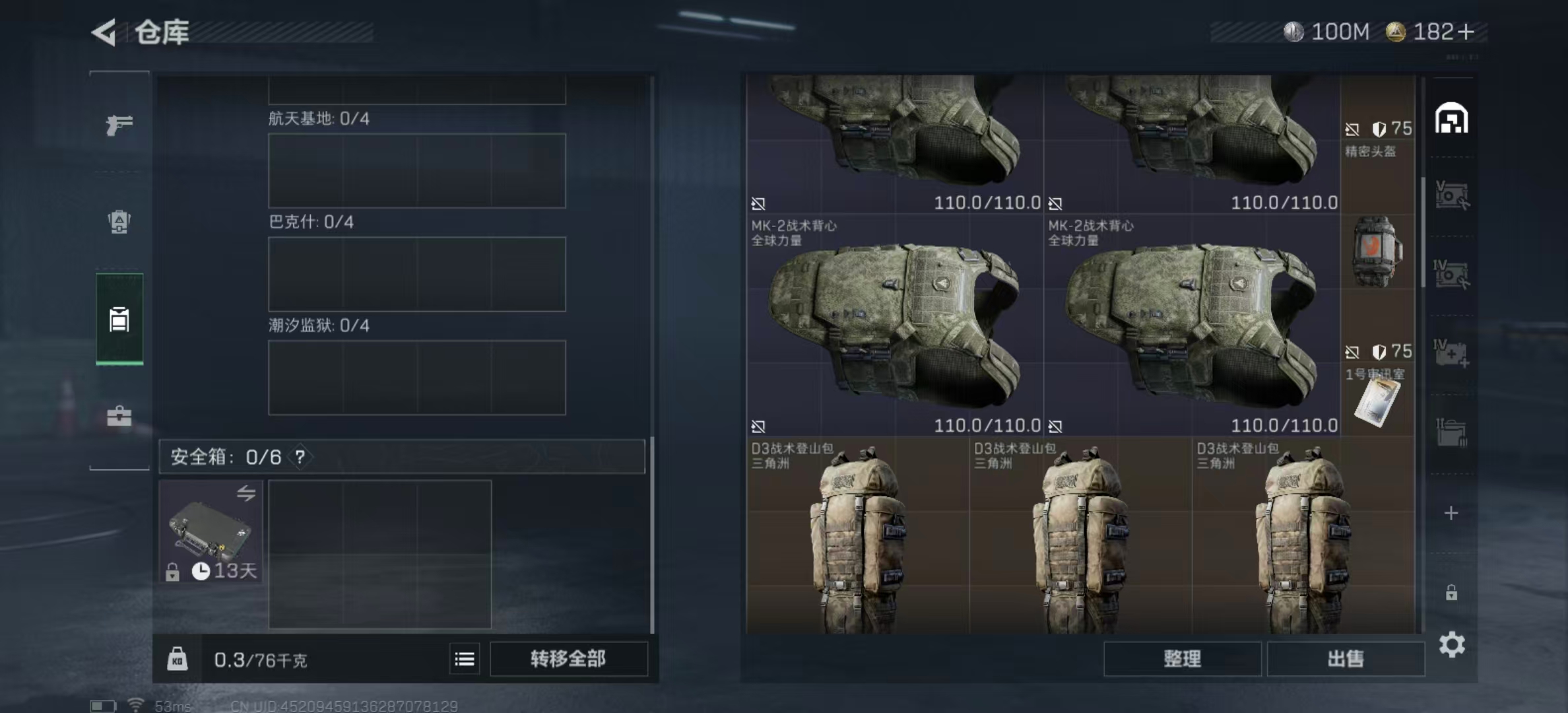Select the main warehouse icon in the sidebar
This screenshot has width=1568, height=713.
[x=1451, y=119]
